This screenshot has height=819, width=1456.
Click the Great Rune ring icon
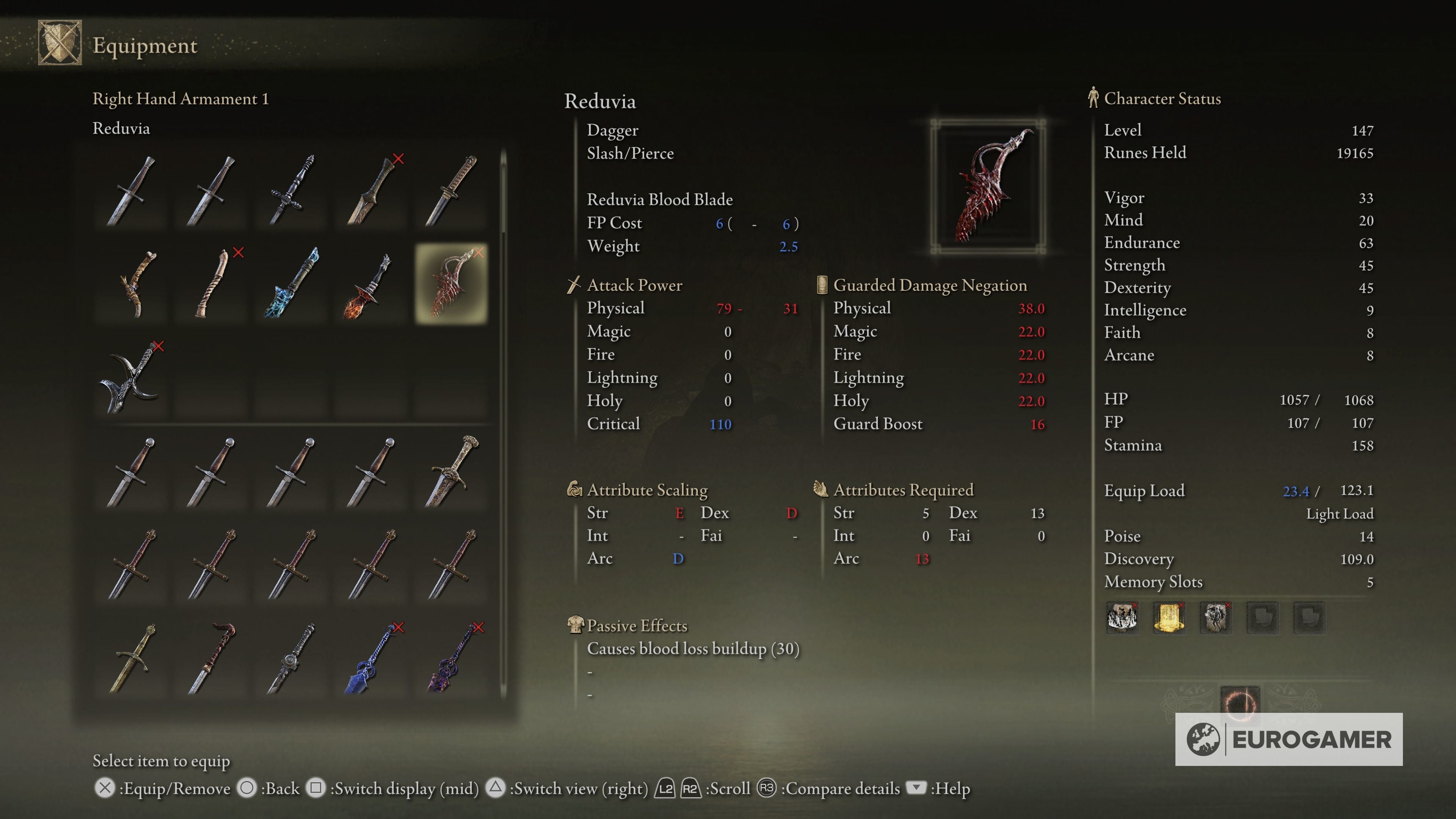point(1239,703)
